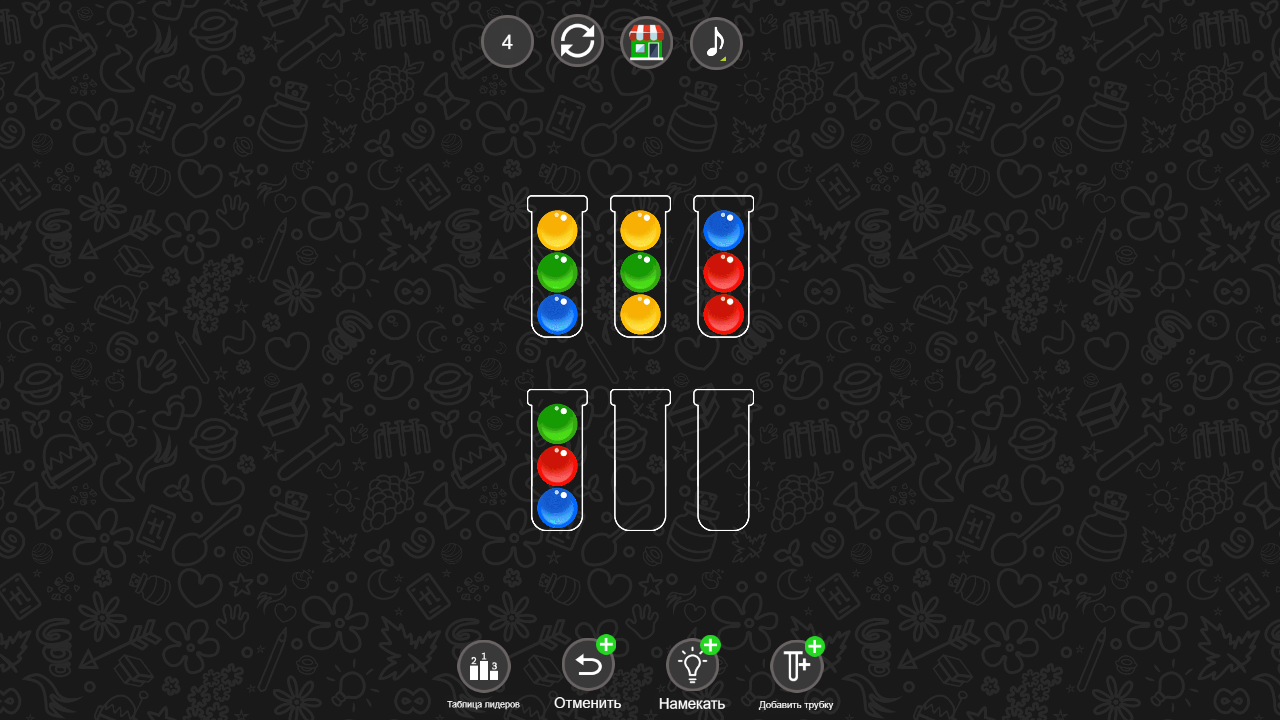The height and width of the screenshot is (720, 1280).
Task: Click the green ball in the bottom-left tube
Action: point(557,420)
